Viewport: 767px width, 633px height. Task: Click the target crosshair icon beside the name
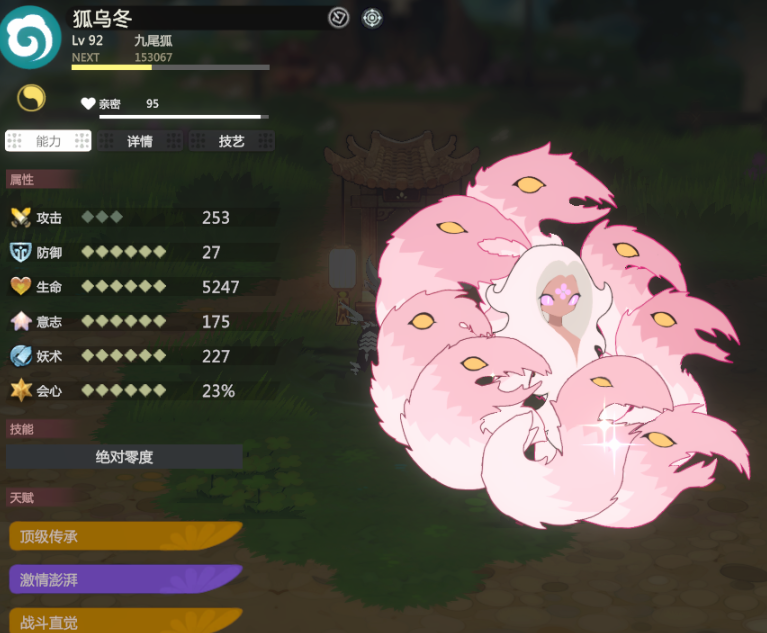[372, 17]
